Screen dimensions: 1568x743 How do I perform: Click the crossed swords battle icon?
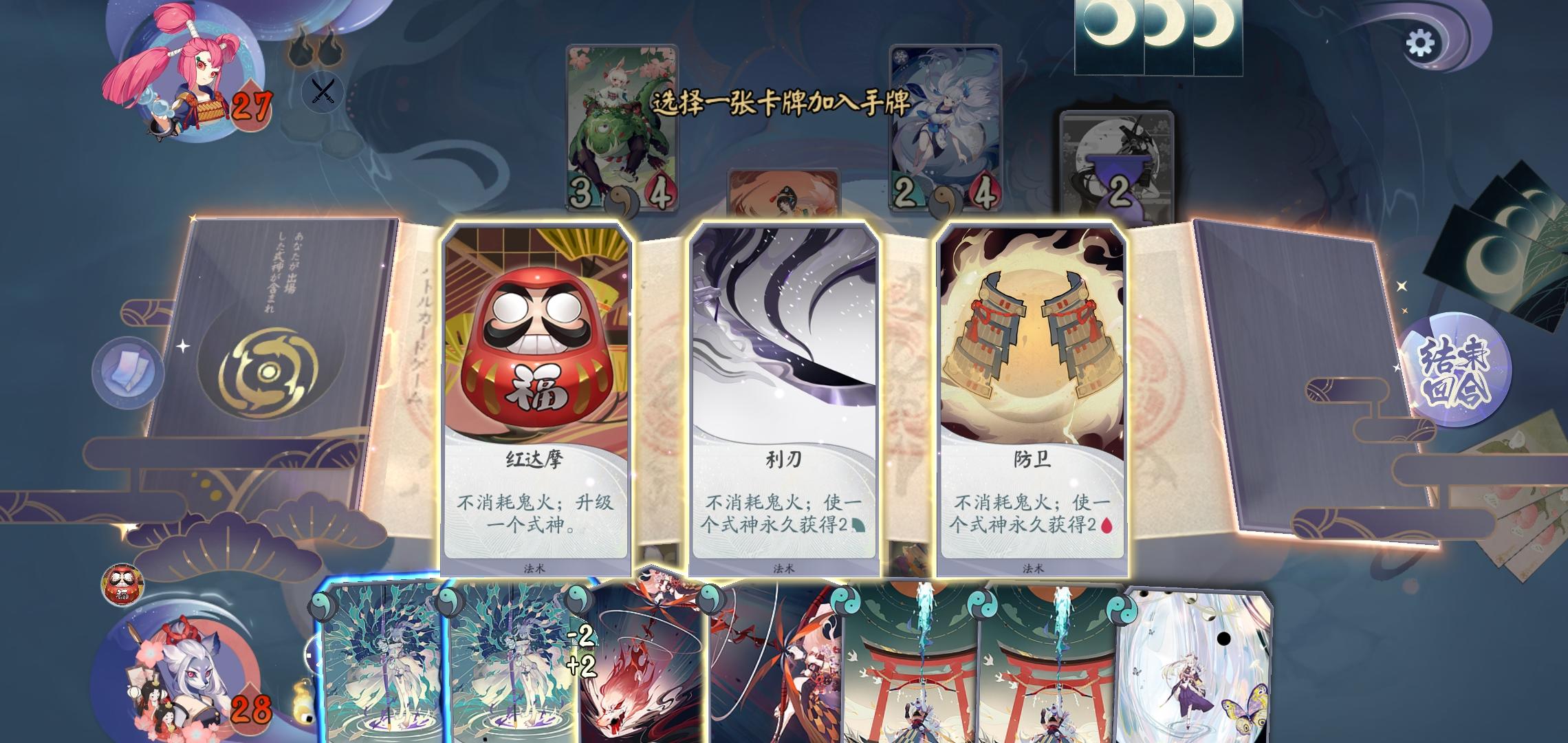tap(322, 89)
